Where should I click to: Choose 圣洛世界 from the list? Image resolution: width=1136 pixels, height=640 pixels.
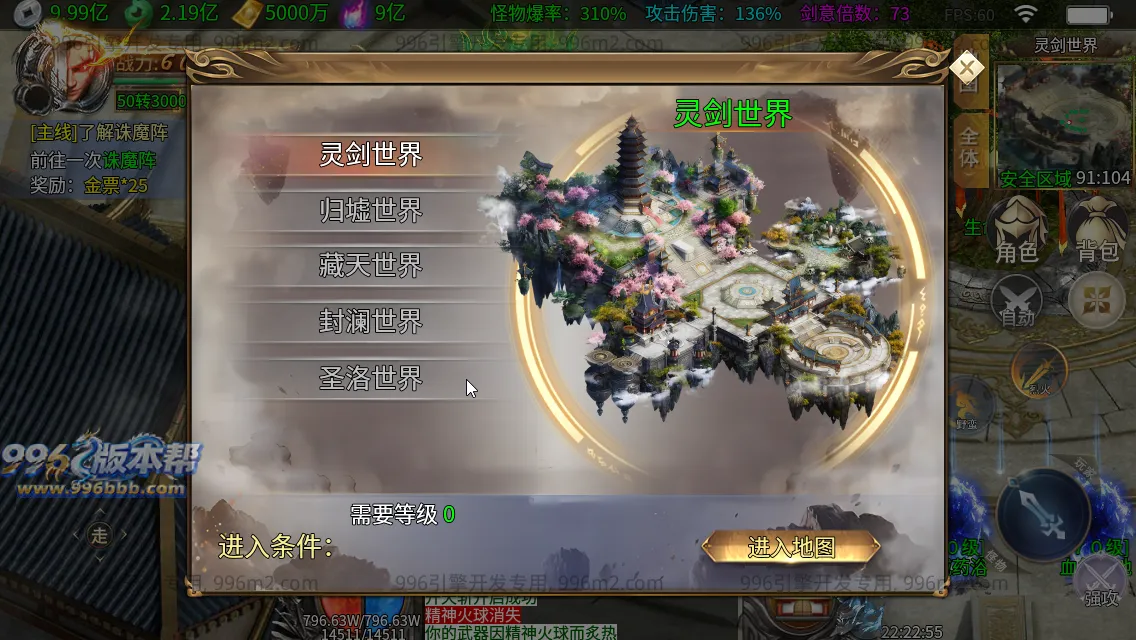pyautogui.click(x=371, y=378)
